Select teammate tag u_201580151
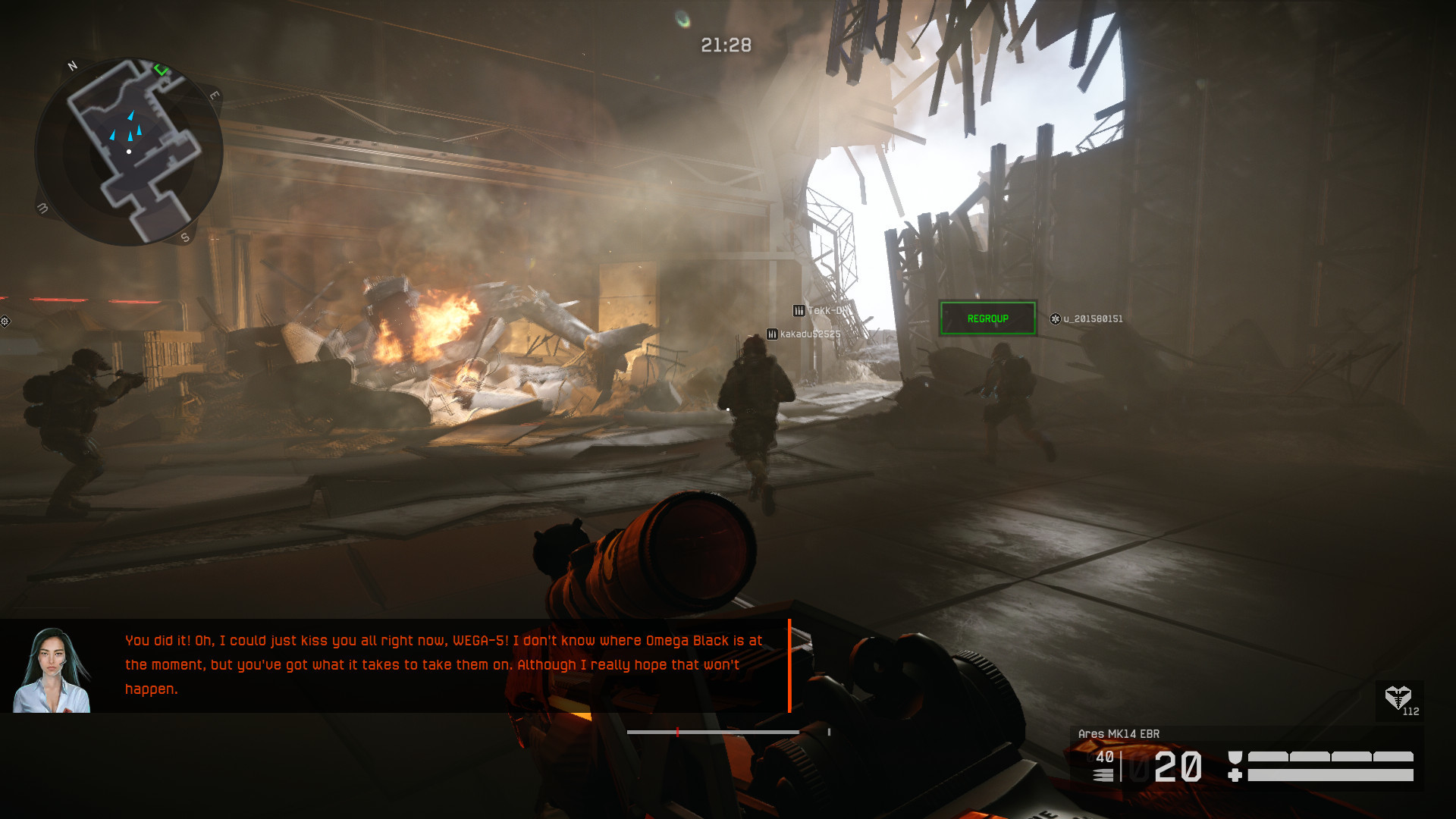 1086,319
